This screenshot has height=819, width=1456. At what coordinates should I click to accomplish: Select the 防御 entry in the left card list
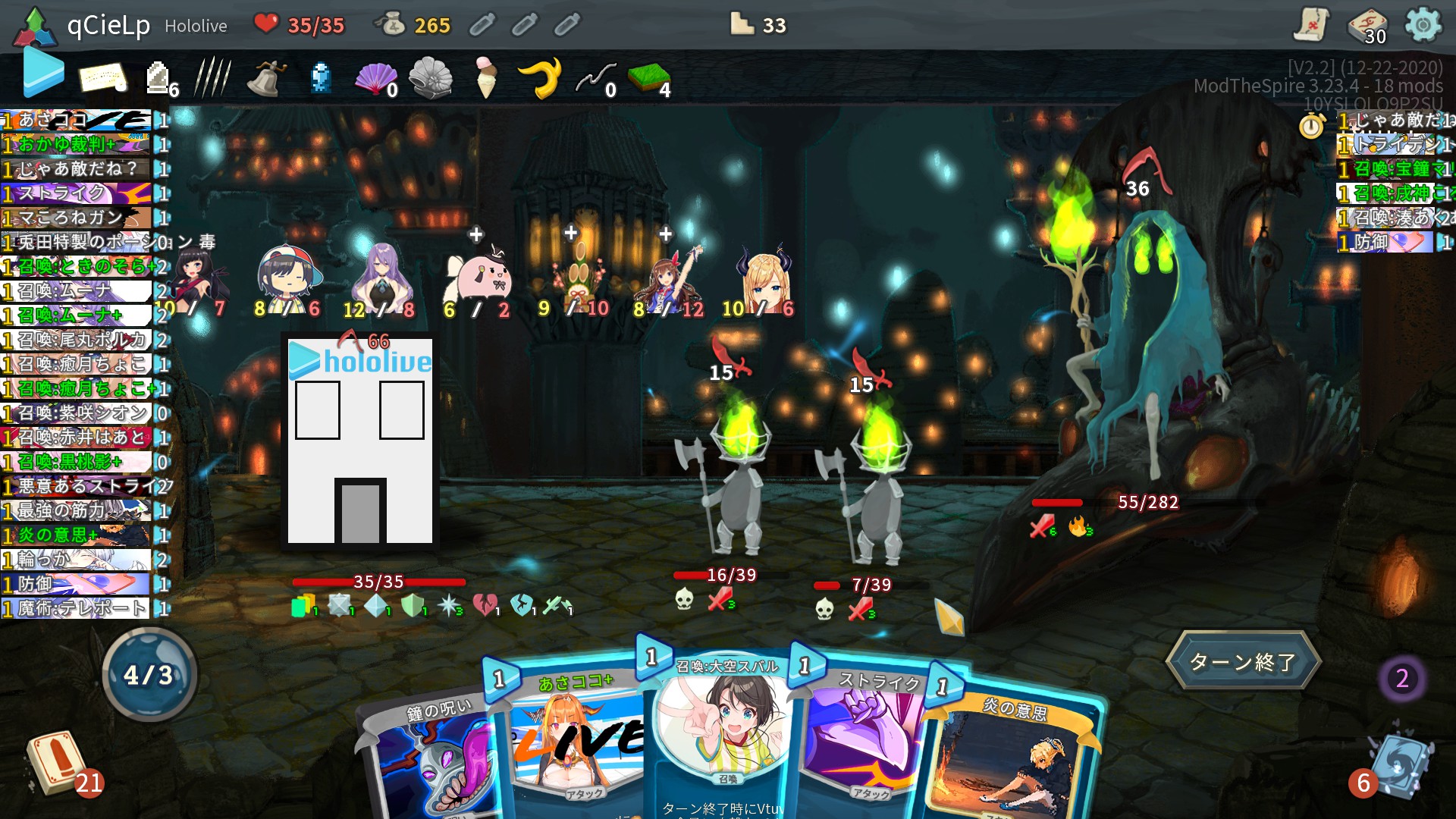pyautogui.click(x=72, y=585)
